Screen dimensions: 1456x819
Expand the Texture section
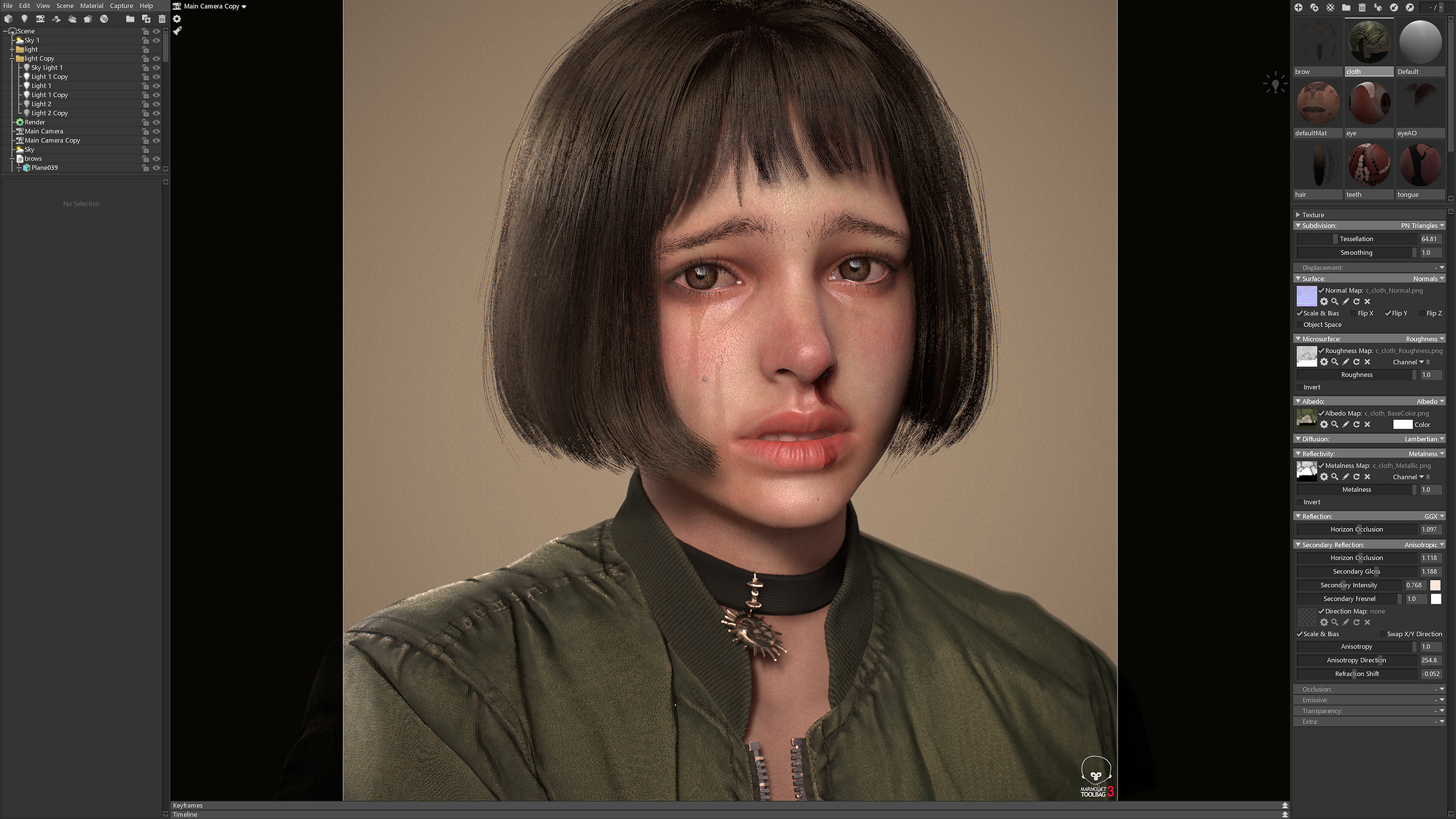point(1299,215)
